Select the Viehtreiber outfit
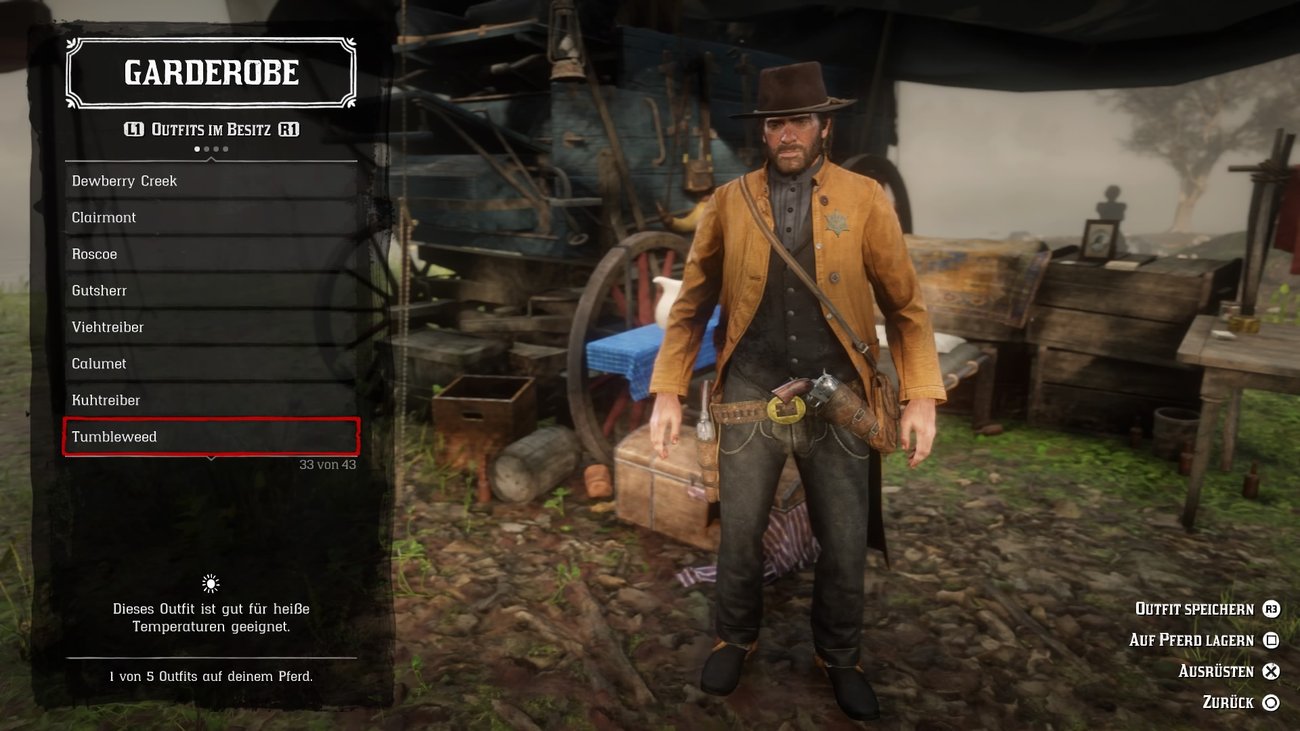 (108, 326)
